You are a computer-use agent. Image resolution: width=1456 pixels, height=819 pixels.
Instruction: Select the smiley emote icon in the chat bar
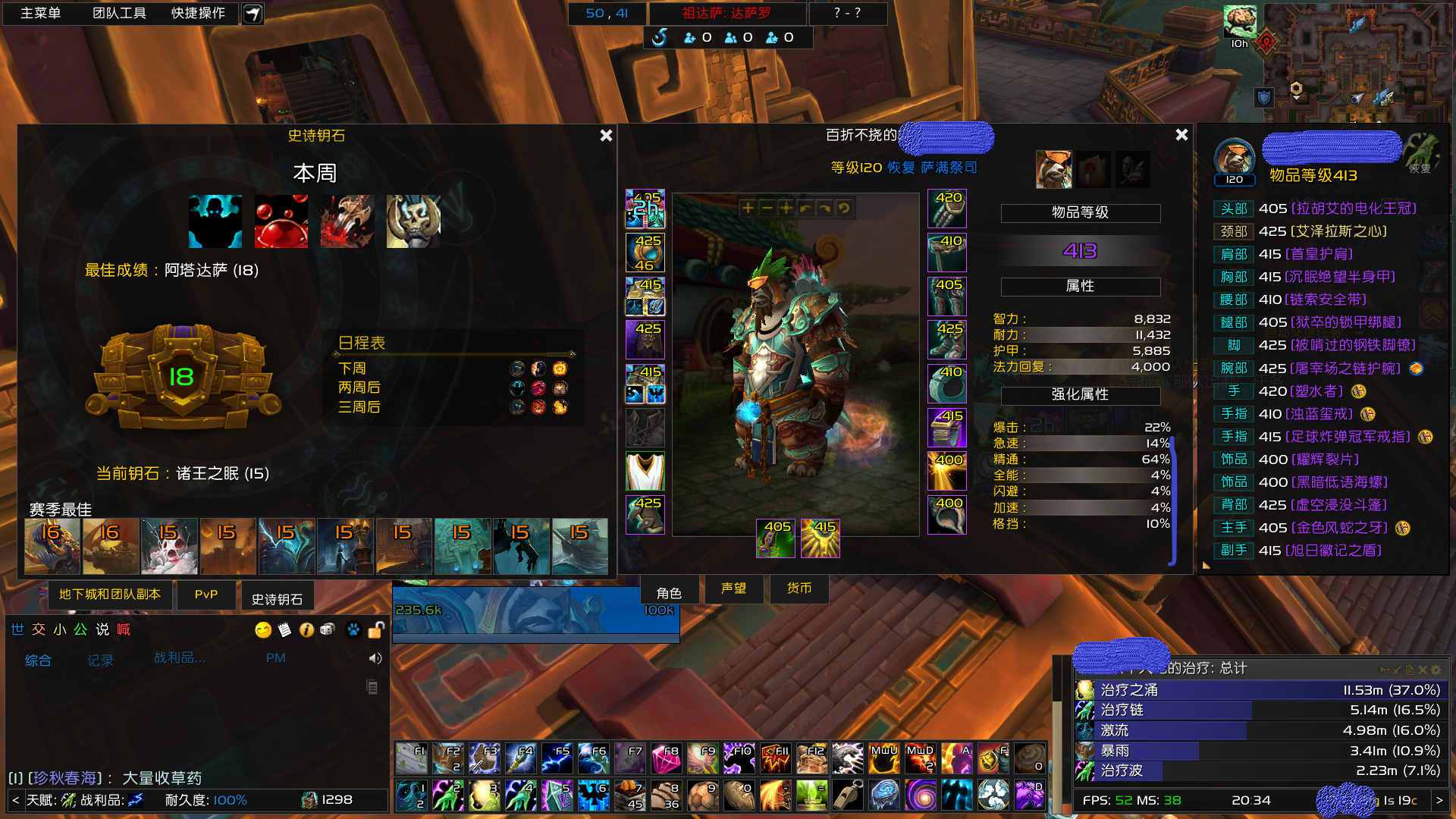click(x=262, y=629)
